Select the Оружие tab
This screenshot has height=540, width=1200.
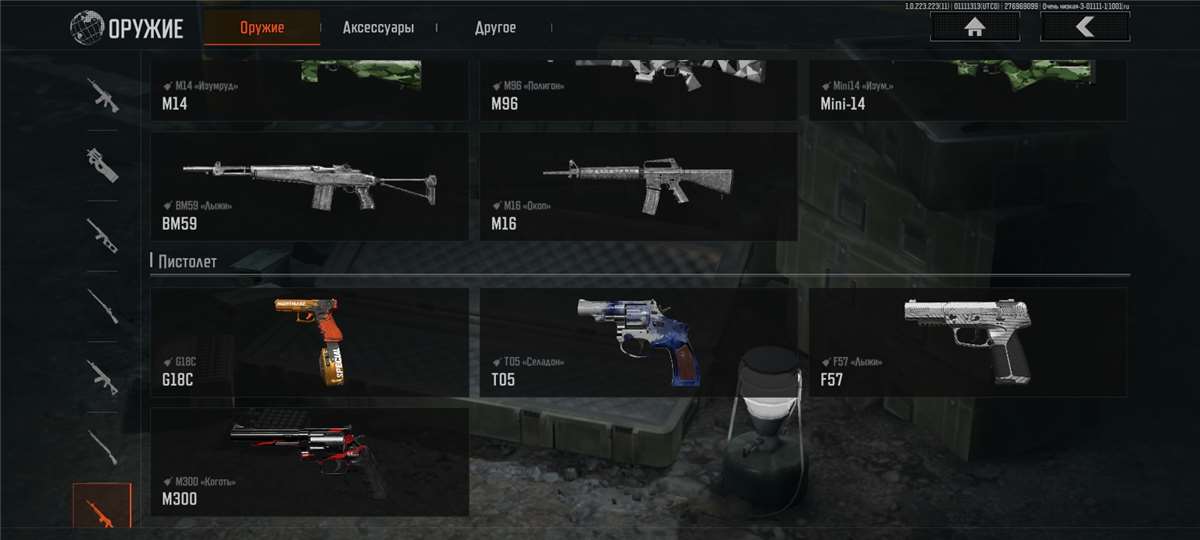click(262, 28)
